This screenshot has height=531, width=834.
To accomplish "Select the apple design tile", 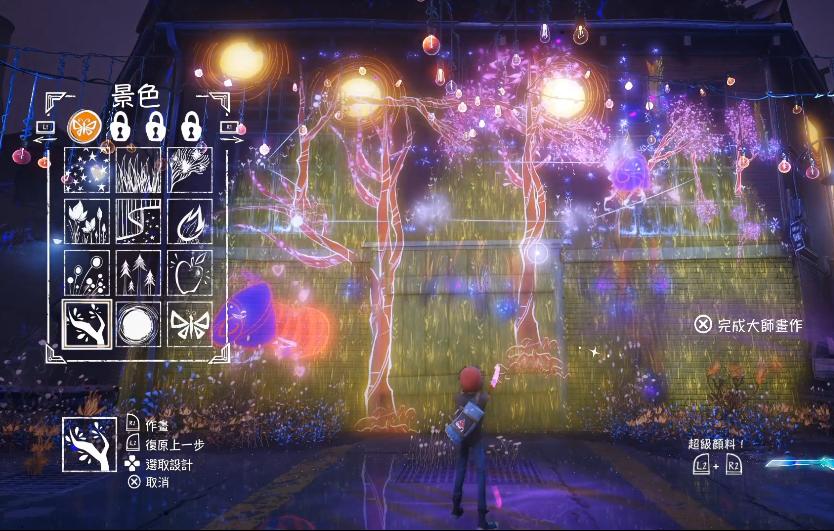I will [189, 273].
